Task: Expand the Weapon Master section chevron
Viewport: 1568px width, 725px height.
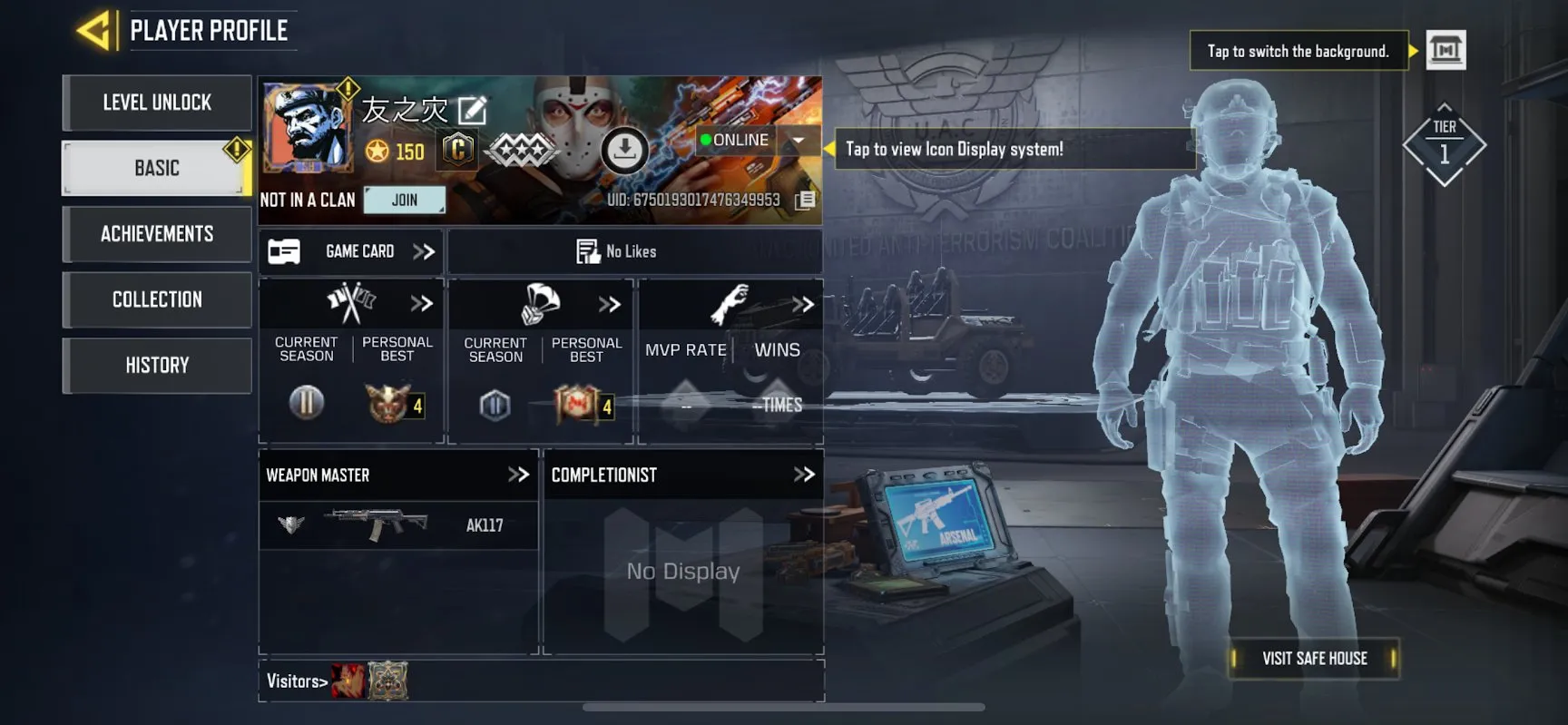Action: tap(519, 475)
